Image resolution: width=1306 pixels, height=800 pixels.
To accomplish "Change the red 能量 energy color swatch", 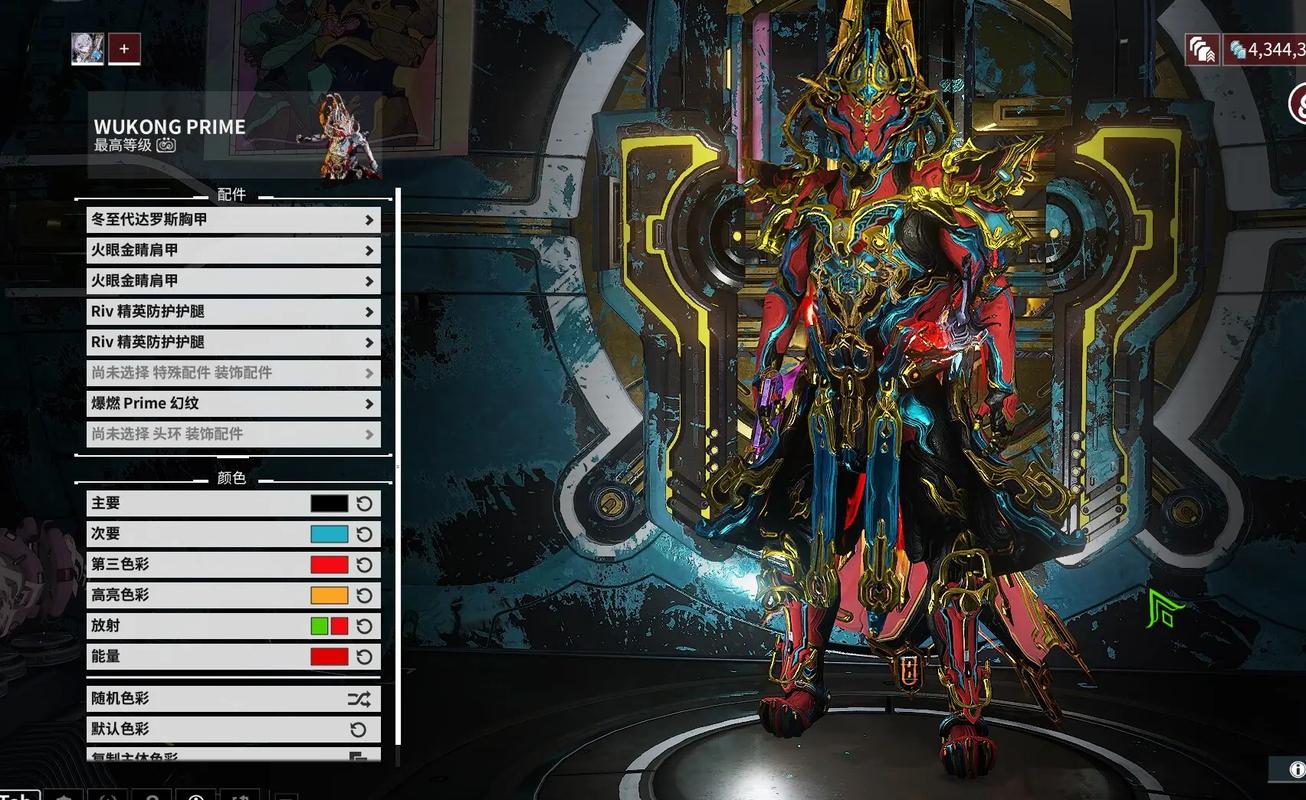I will pyautogui.click(x=329, y=657).
